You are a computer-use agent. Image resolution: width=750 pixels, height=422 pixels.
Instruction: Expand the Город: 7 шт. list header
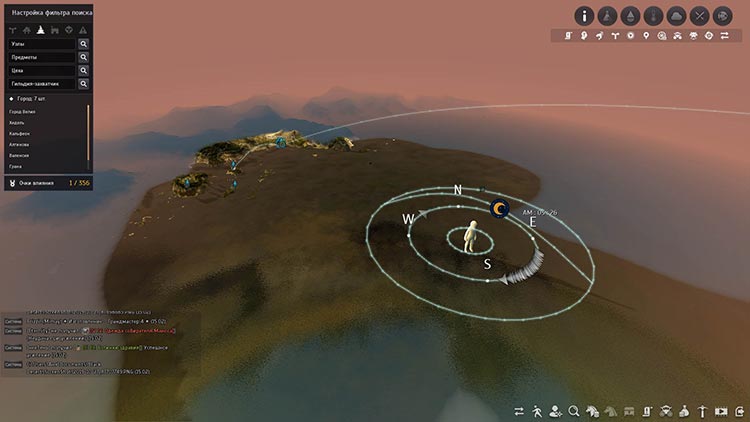[30, 100]
